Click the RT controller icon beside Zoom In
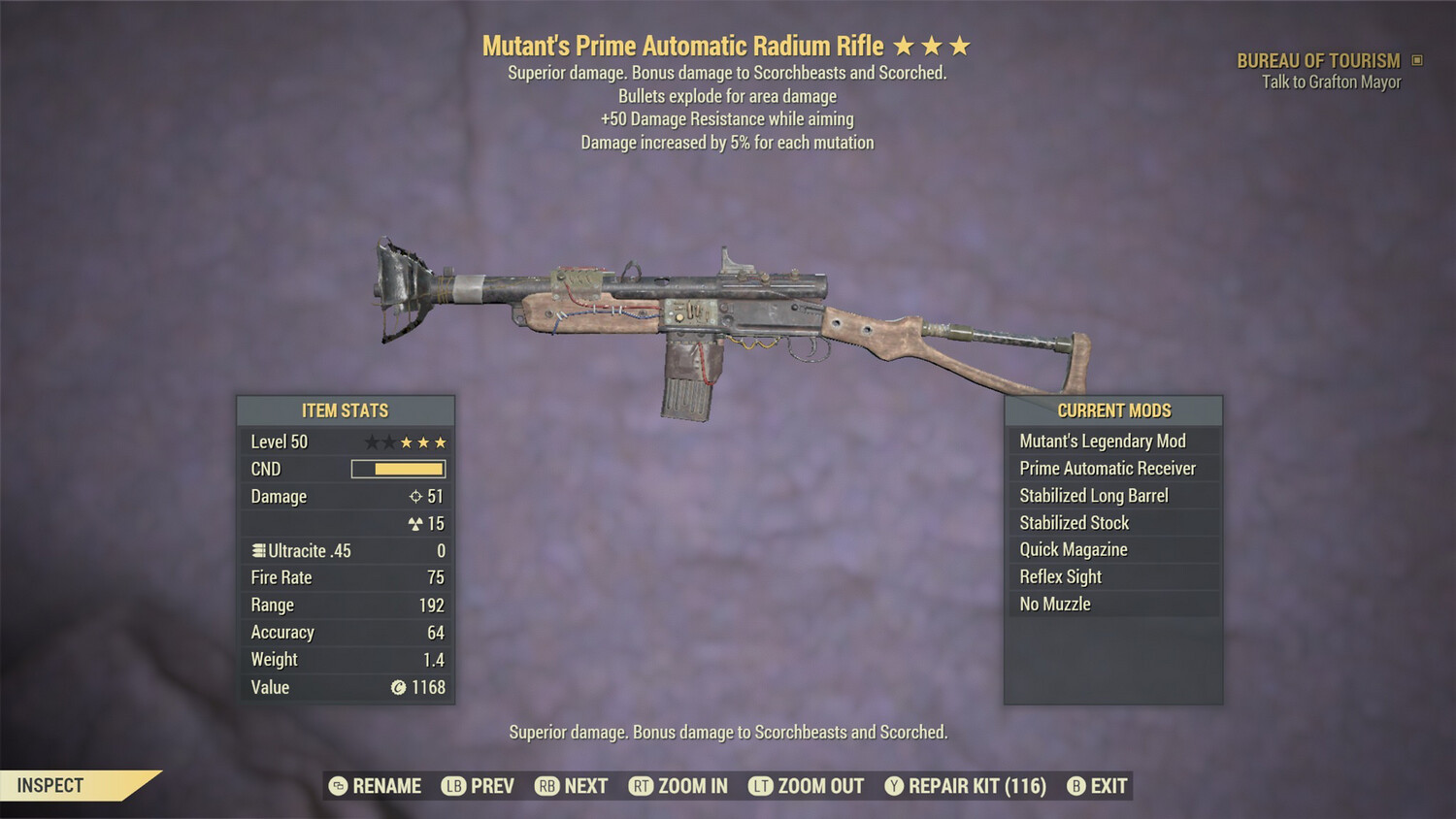This screenshot has height=819, width=1456. pyautogui.click(x=642, y=786)
